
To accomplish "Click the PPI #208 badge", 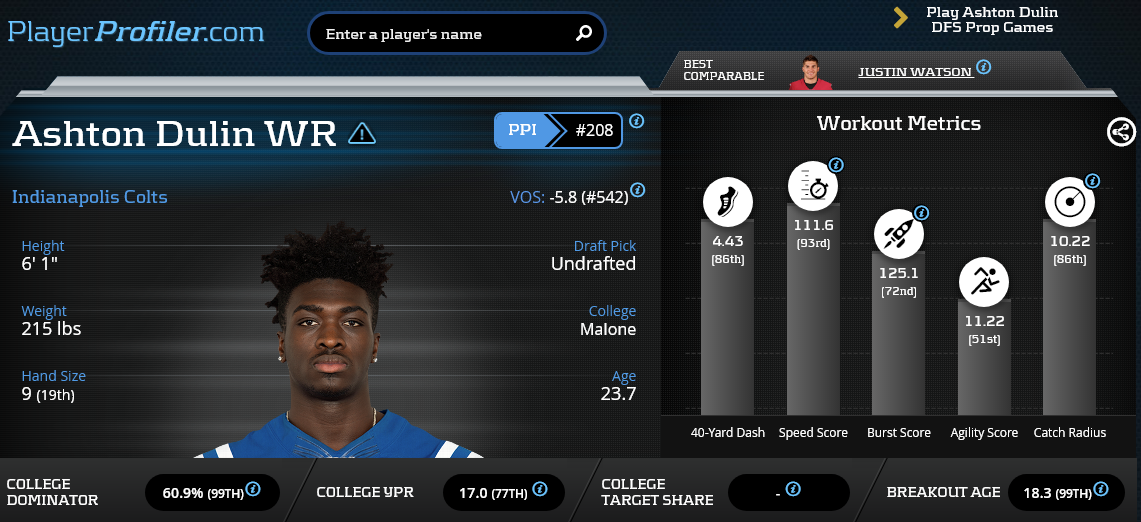I will pyautogui.click(x=558, y=130).
